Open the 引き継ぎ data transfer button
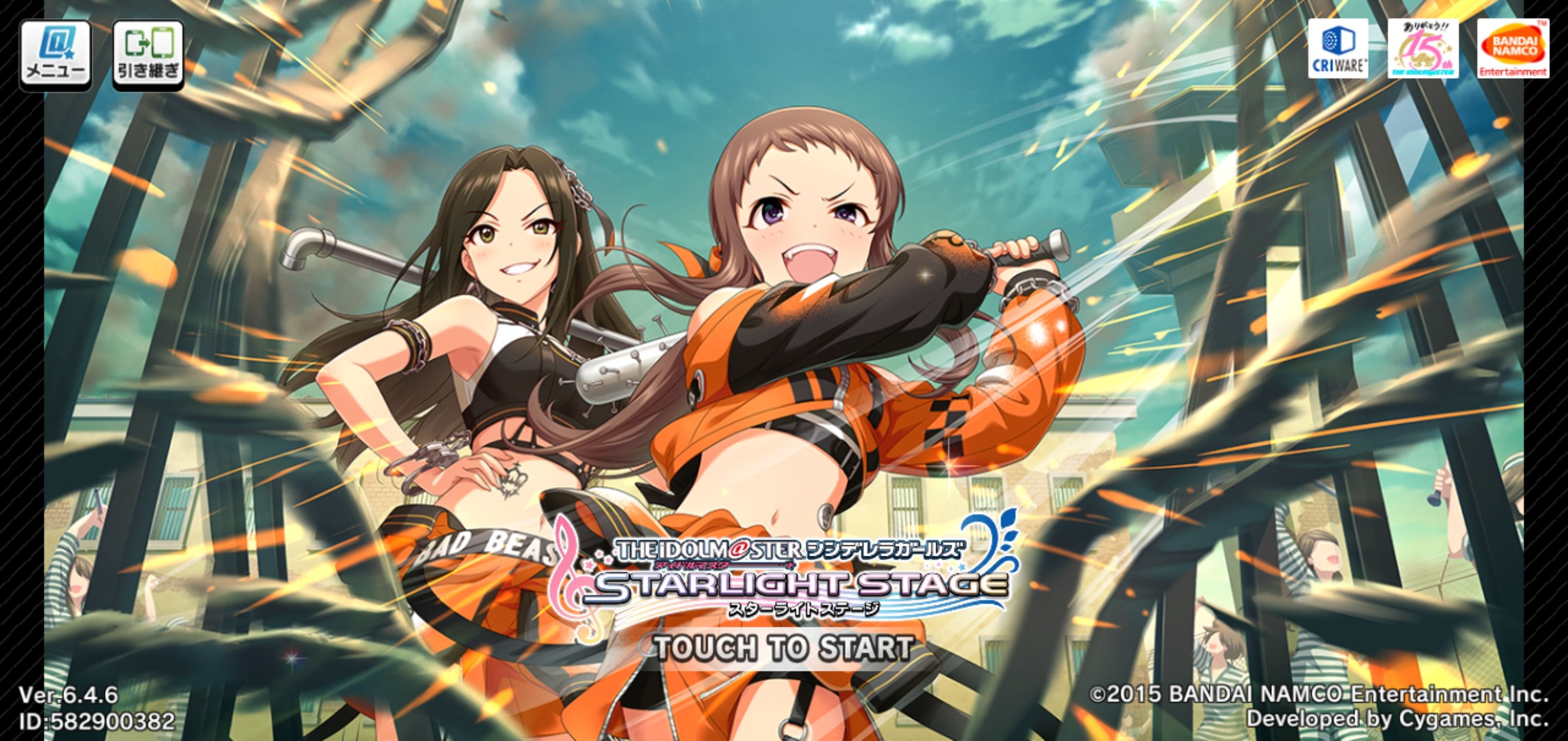Screen dimensions: 1568x741 coord(148,55)
